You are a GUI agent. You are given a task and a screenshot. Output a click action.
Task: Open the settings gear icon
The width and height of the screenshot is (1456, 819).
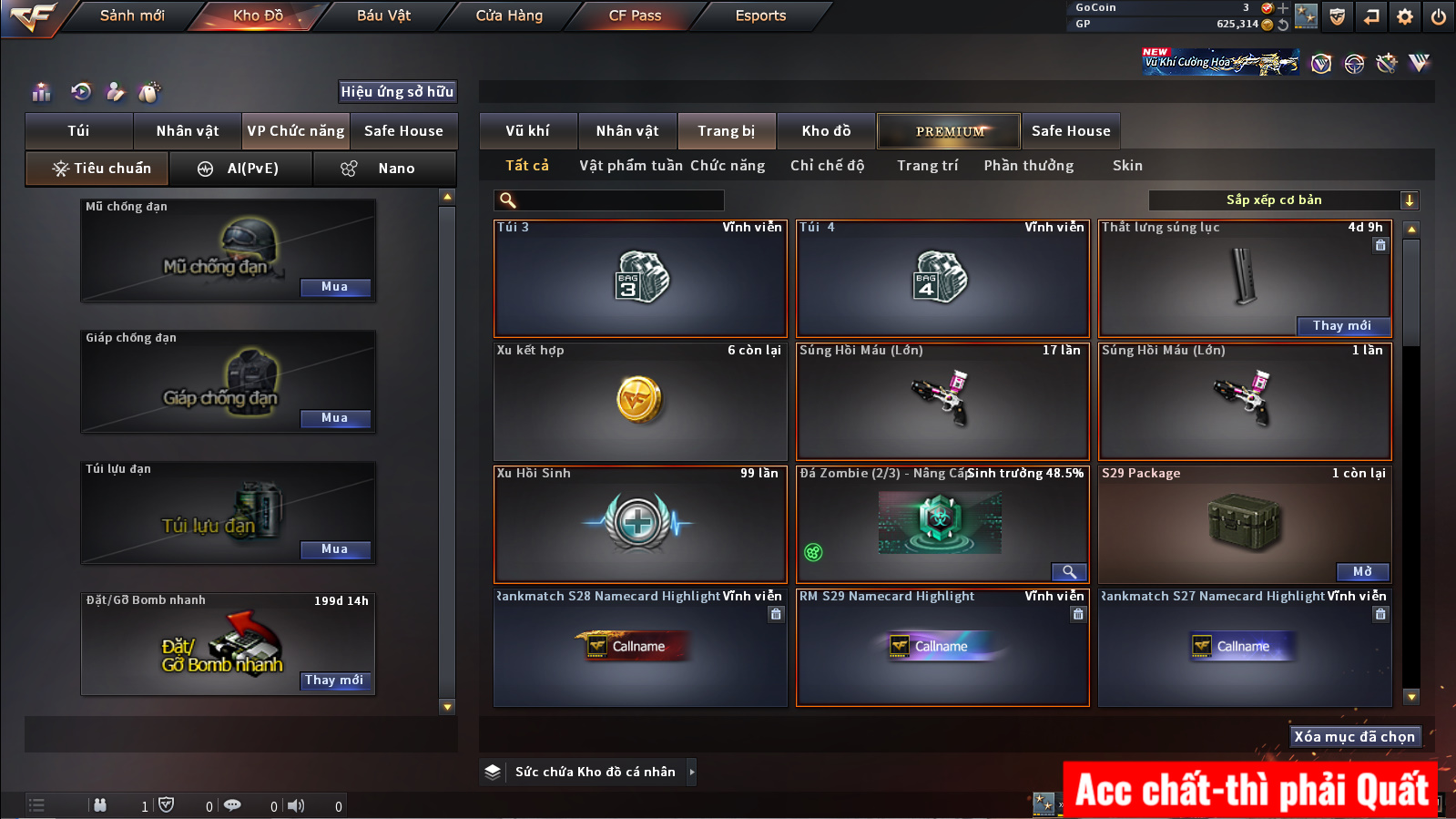click(1405, 16)
